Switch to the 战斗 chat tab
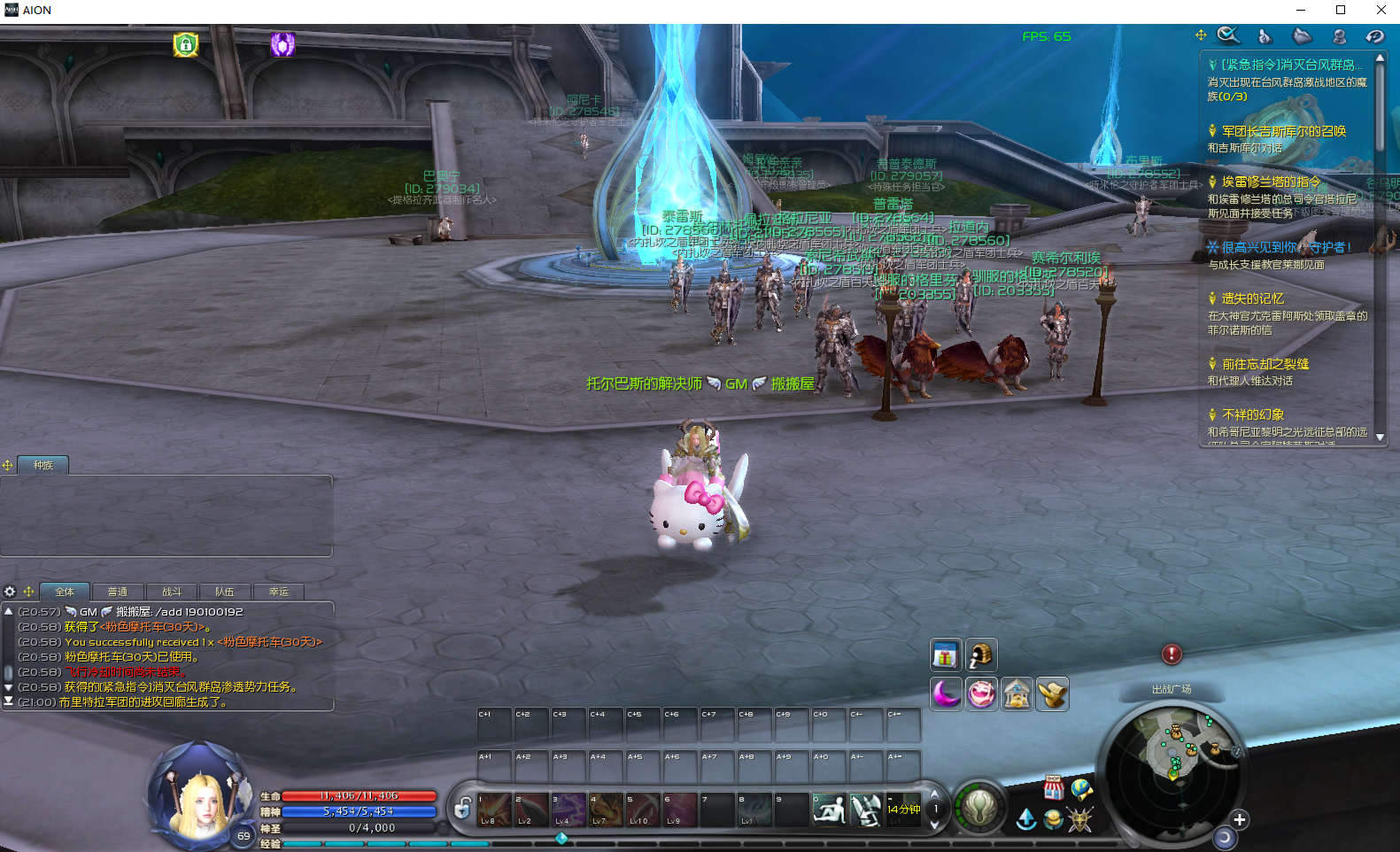 pos(172,592)
